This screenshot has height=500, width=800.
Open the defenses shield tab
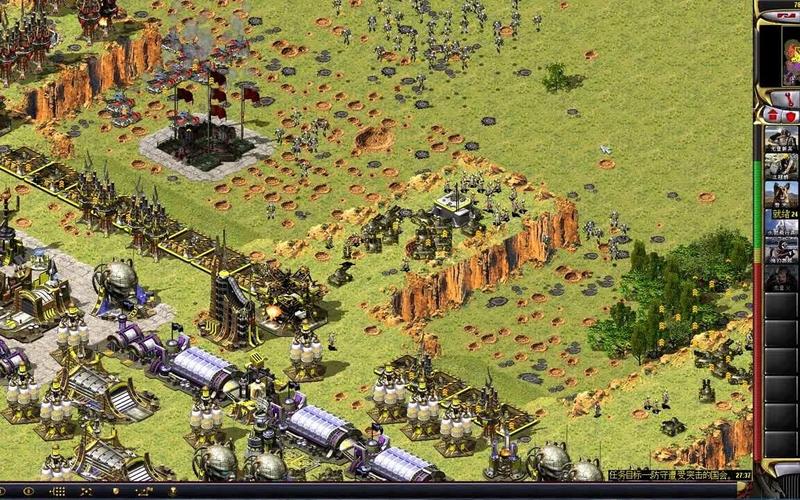791,115
